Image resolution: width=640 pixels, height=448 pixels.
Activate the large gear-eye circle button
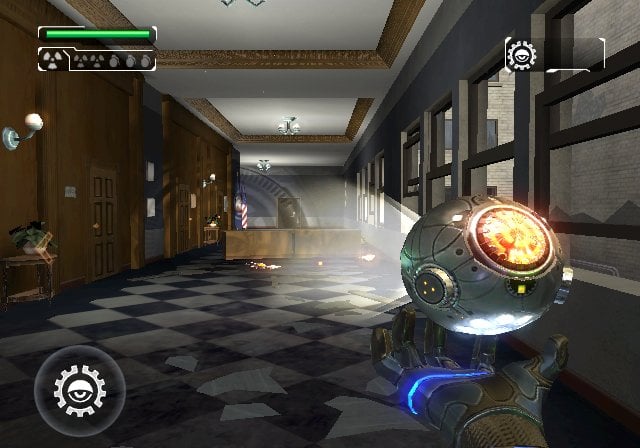(x=78, y=388)
